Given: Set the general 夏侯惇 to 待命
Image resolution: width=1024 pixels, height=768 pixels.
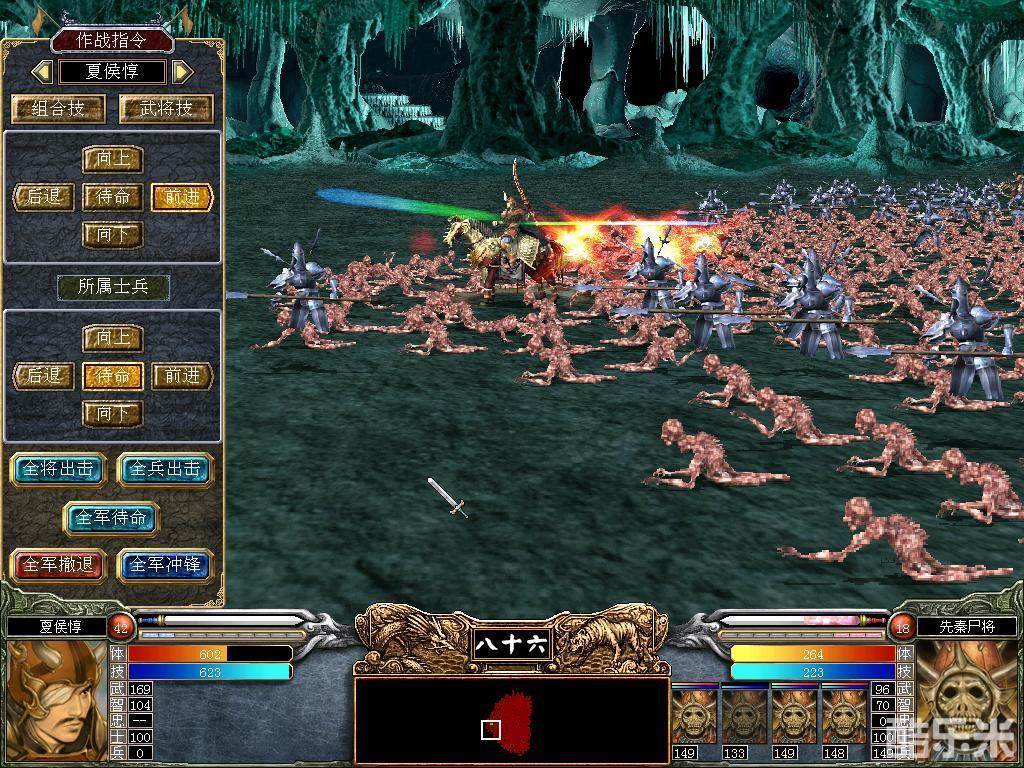Looking at the screenshot, I should coord(112,197).
